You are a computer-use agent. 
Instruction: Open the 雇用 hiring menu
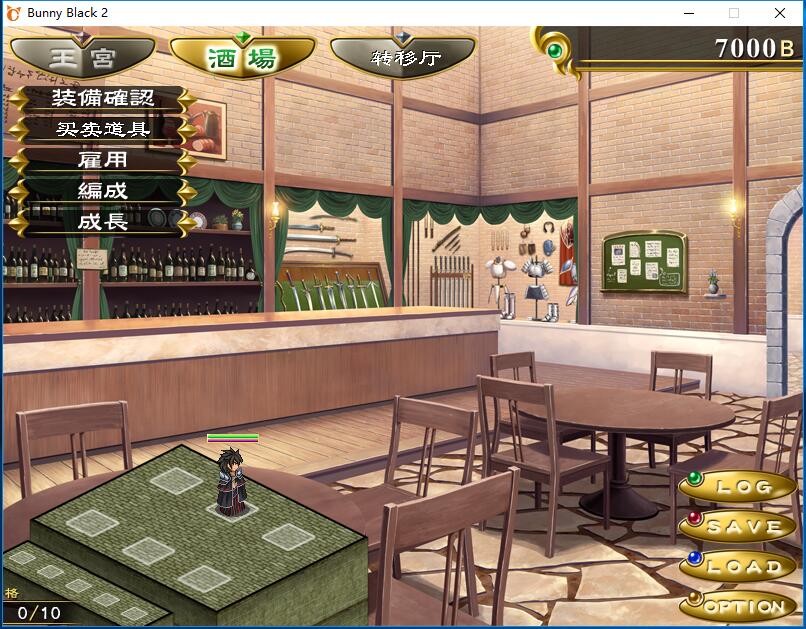[x=103, y=160]
